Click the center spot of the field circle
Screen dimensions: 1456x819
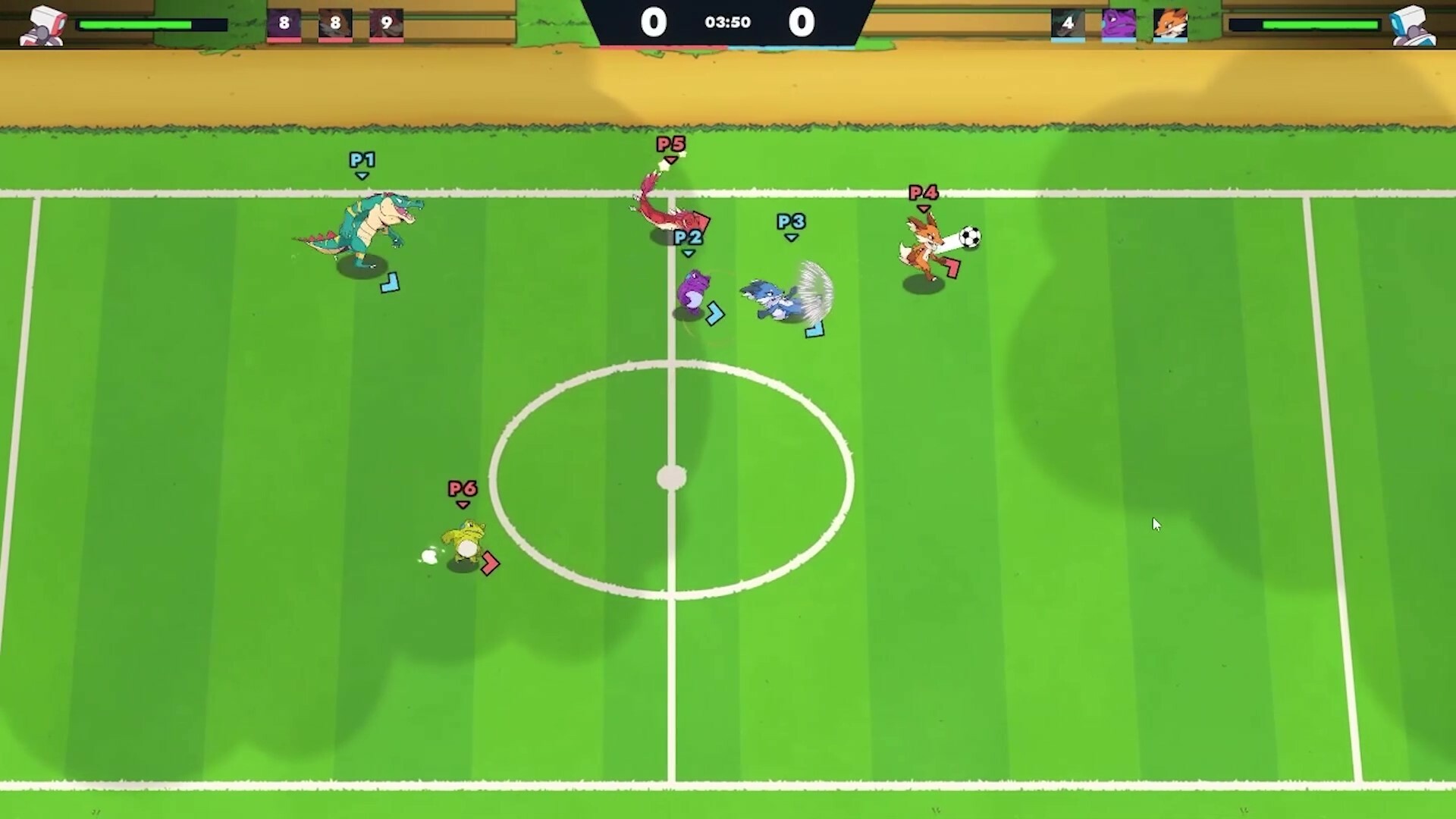(x=672, y=477)
